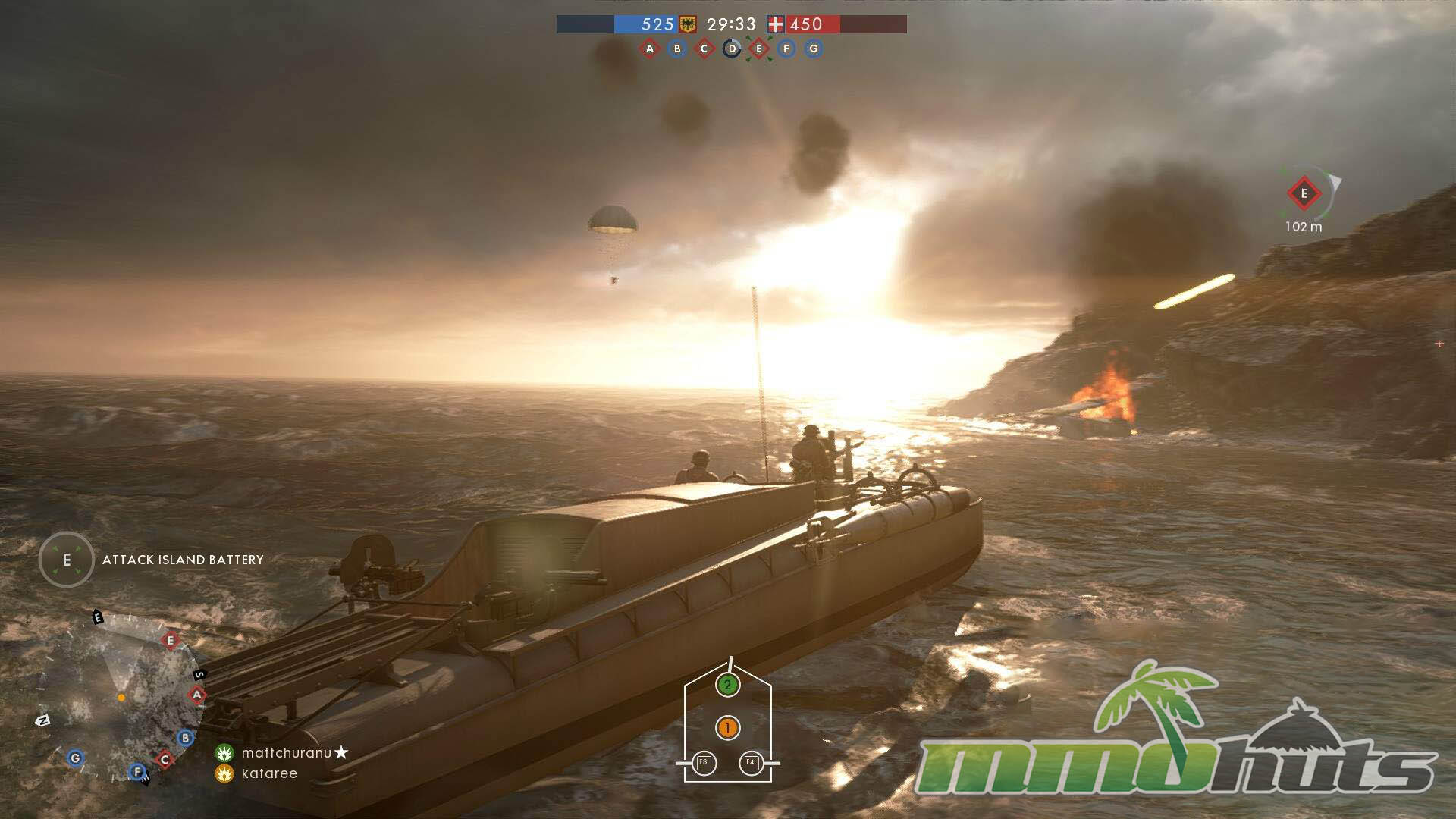The height and width of the screenshot is (819, 1456).
Task: Select contested objective E flag in top bar
Action: tap(759, 49)
